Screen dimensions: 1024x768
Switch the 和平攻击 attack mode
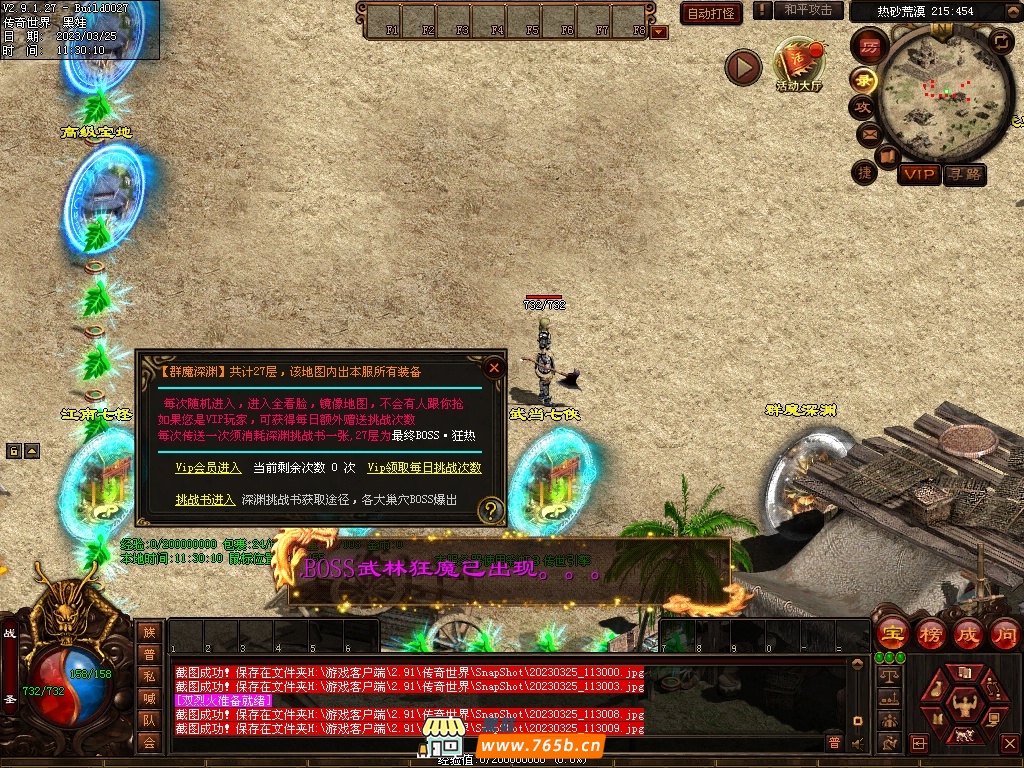808,10
